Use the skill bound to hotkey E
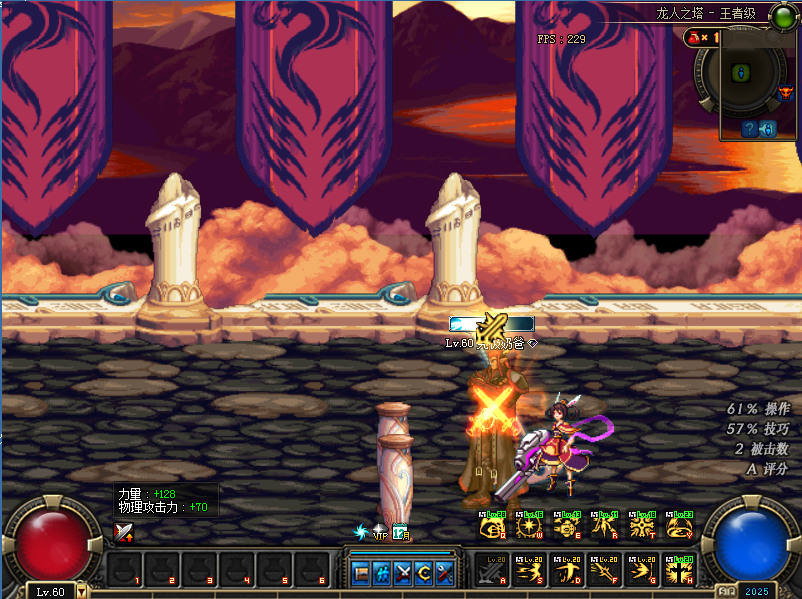 point(566,525)
